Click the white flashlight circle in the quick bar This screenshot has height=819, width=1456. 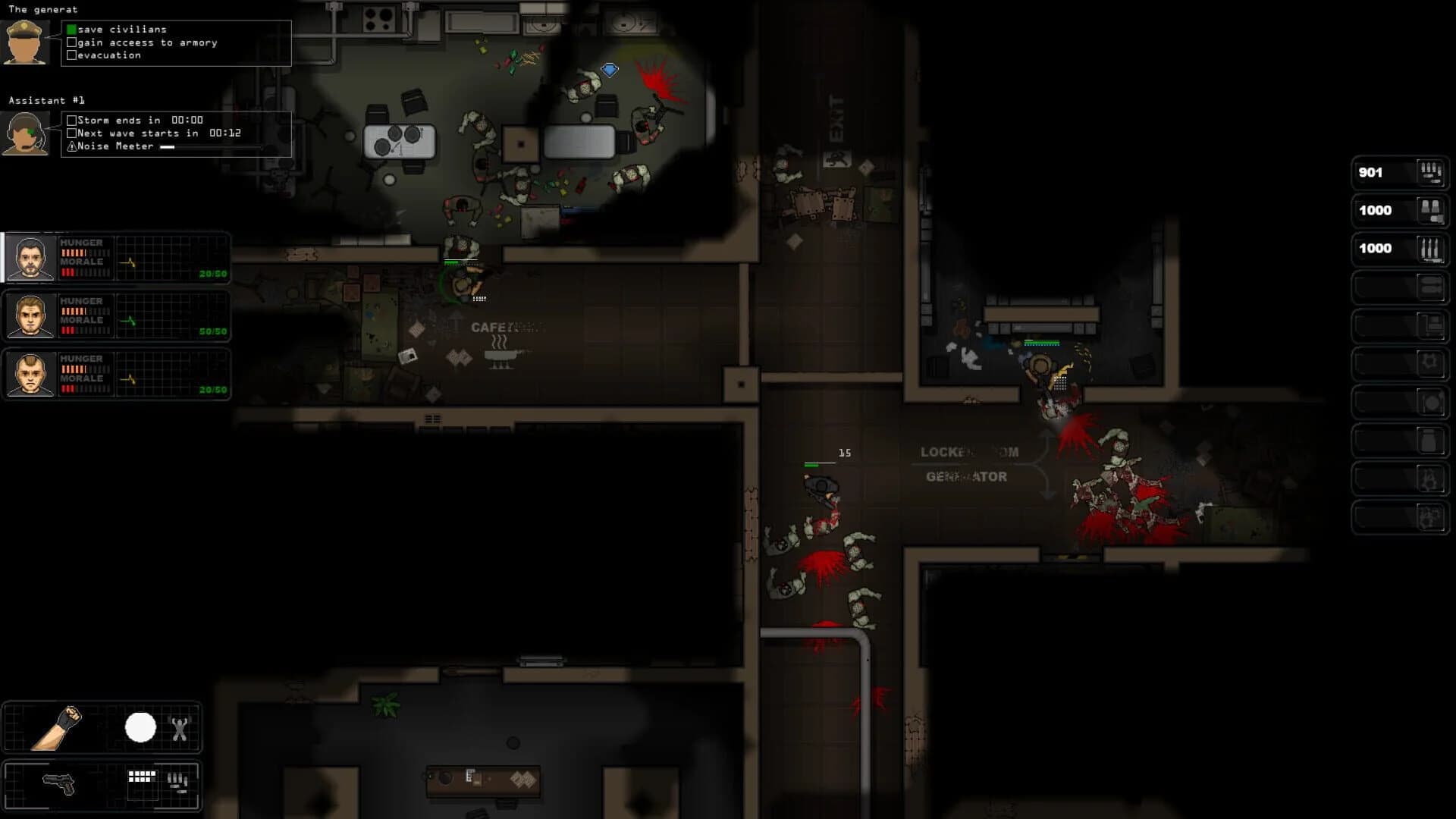tap(140, 726)
